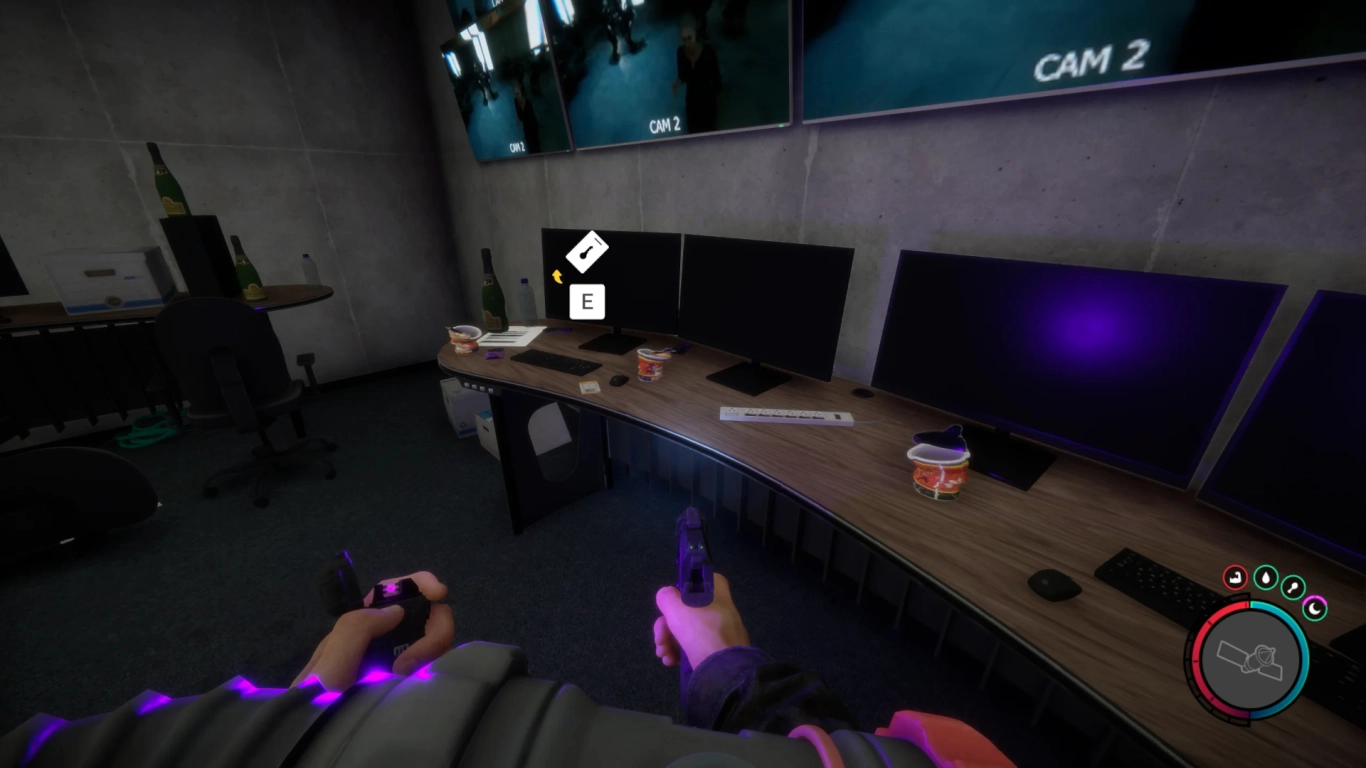Select the water drop hydration icon

1265,578
